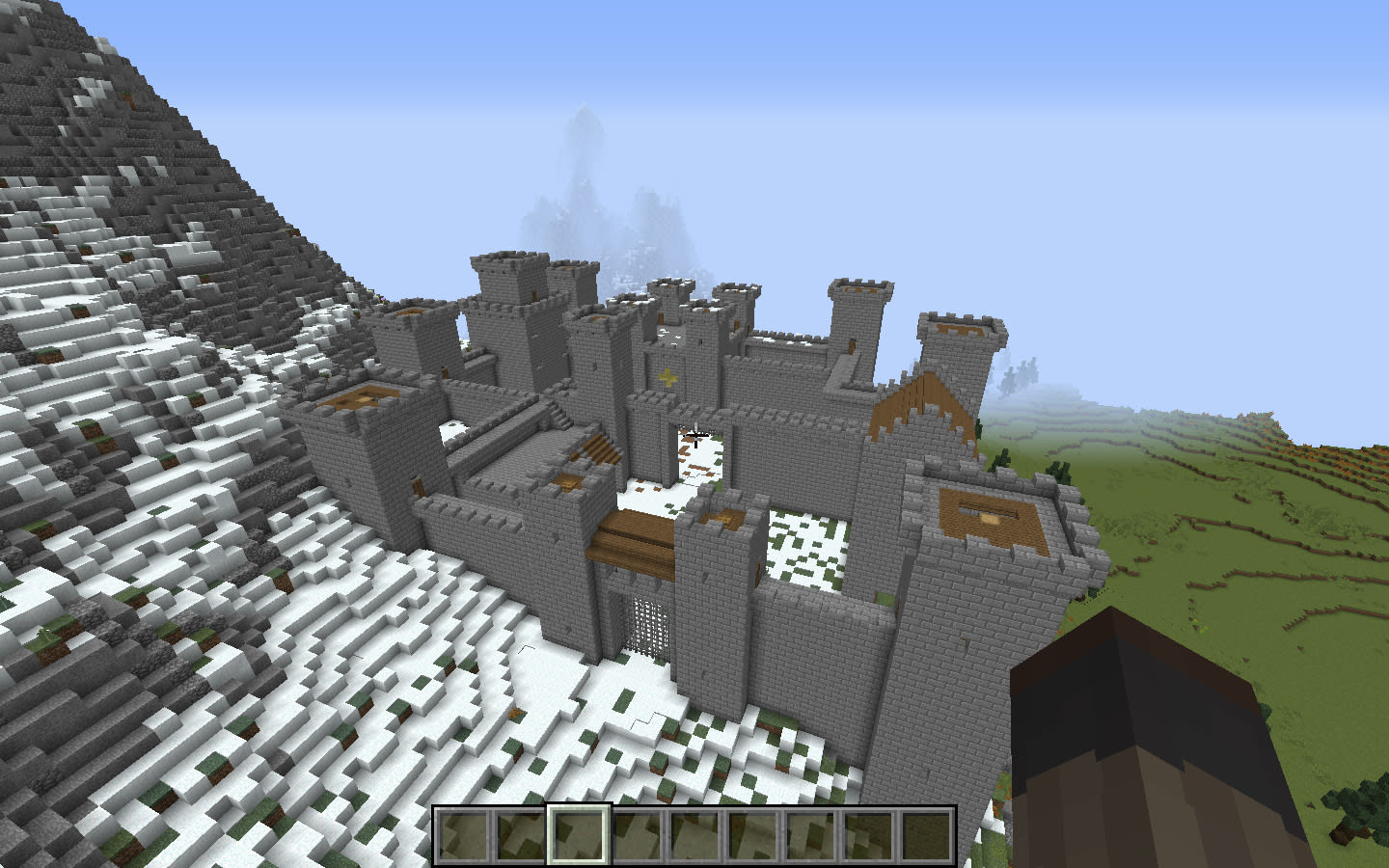Viewport: 1389px width, 868px height.
Task: Click the currently highlighted second hotbar slot
Action: click(579, 836)
